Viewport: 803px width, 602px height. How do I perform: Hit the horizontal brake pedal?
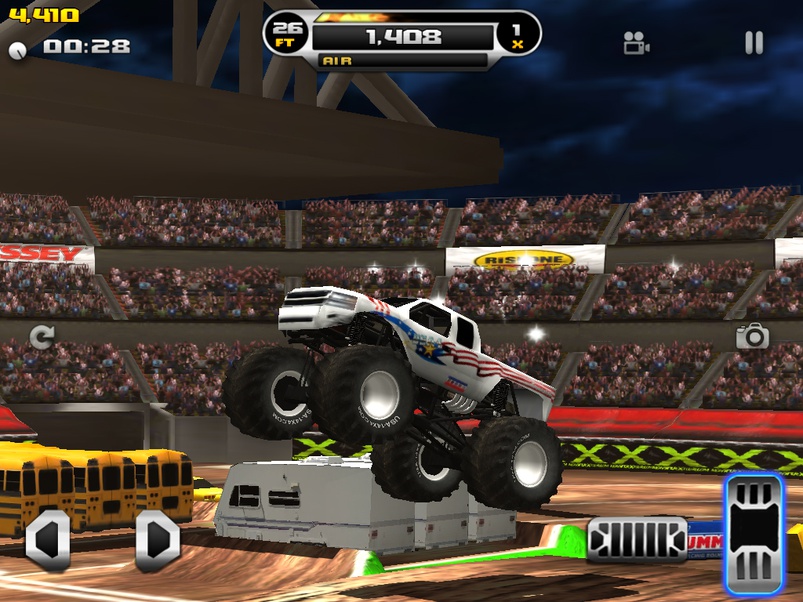tap(636, 540)
